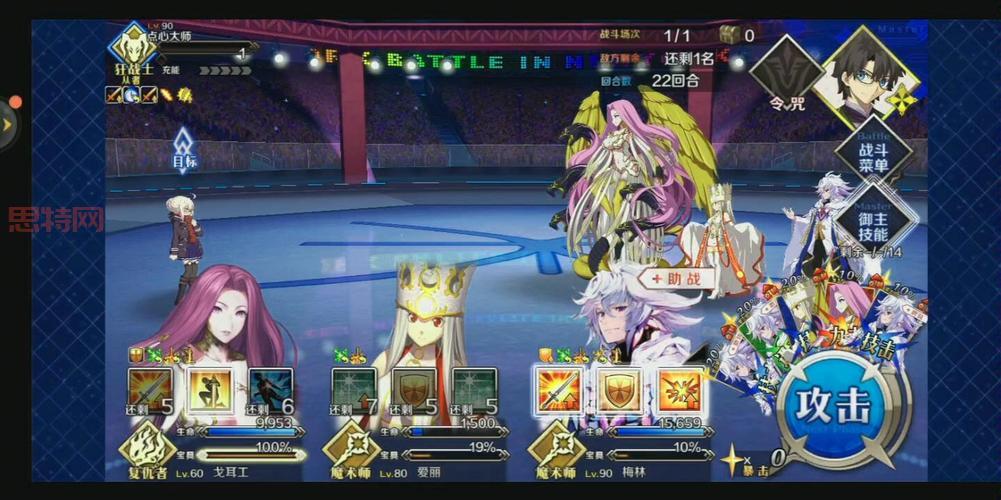1001x500 pixels.
Task: Activate 梅林's sword attack-up skill
Action: point(558,391)
